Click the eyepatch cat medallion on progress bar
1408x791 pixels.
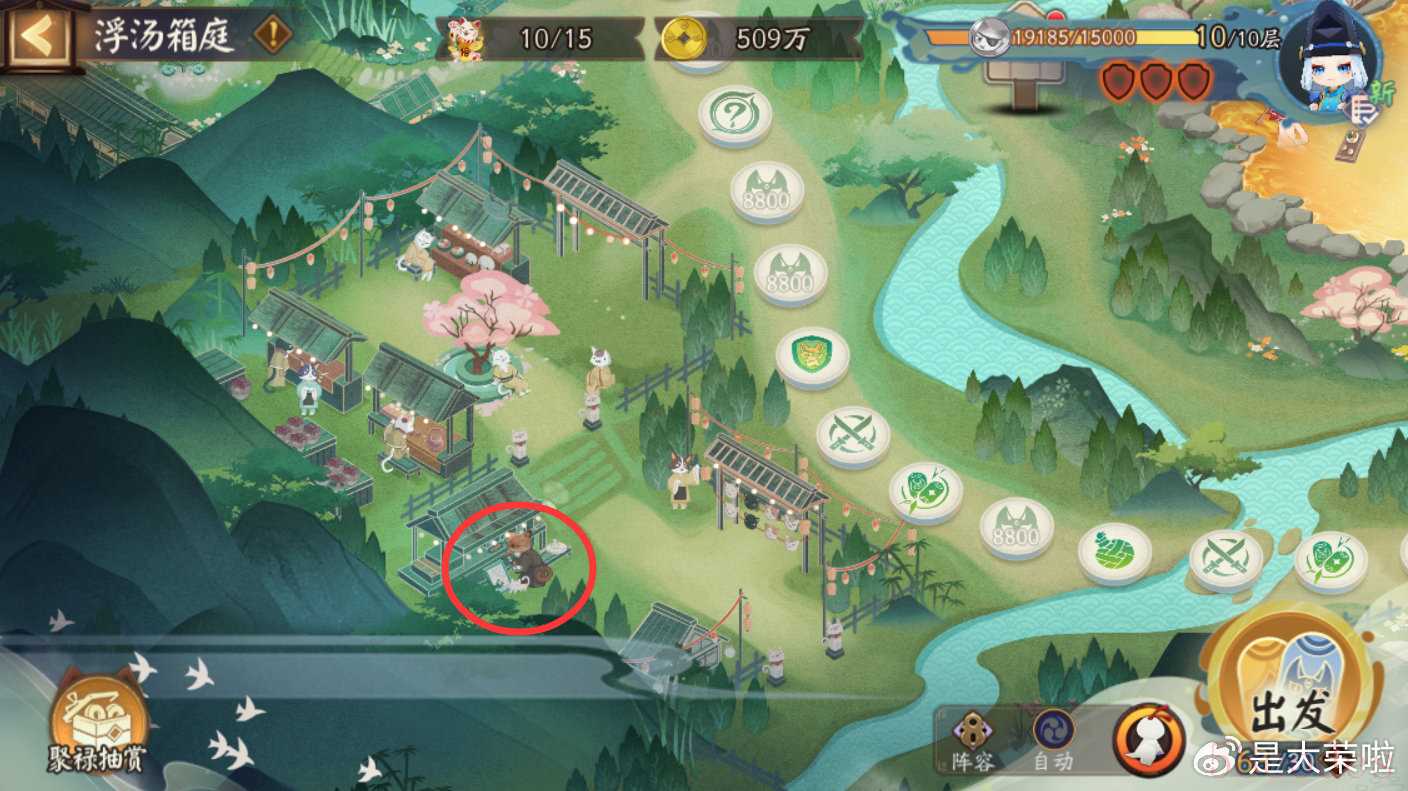[987, 38]
